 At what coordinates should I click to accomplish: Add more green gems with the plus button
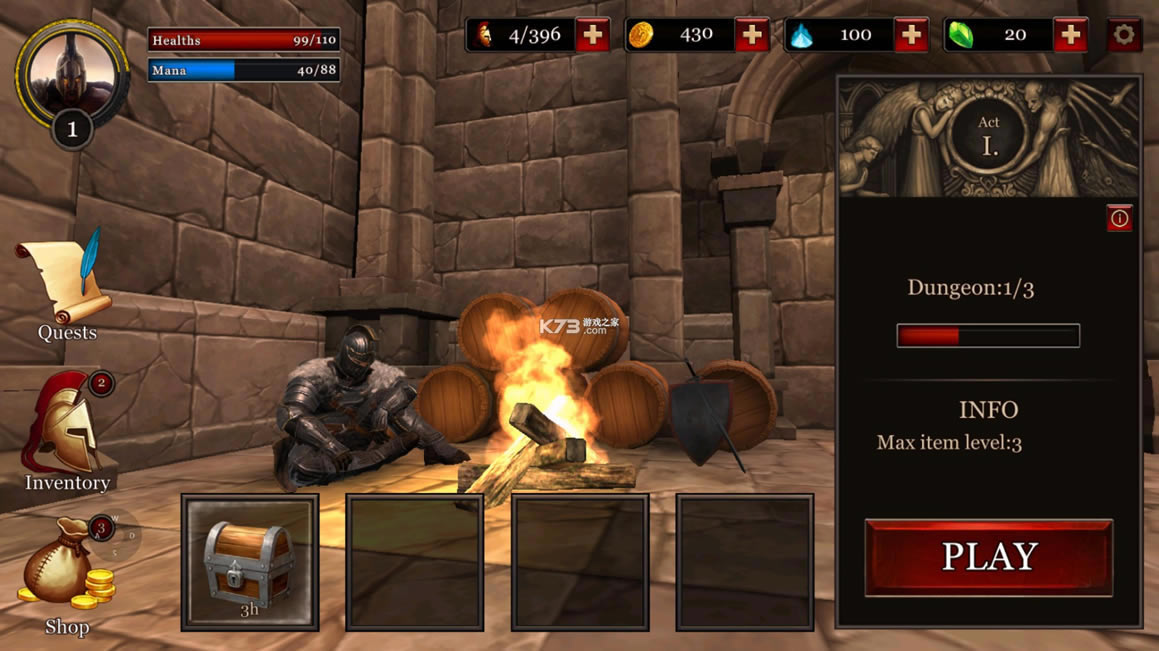pos(1070,35)
